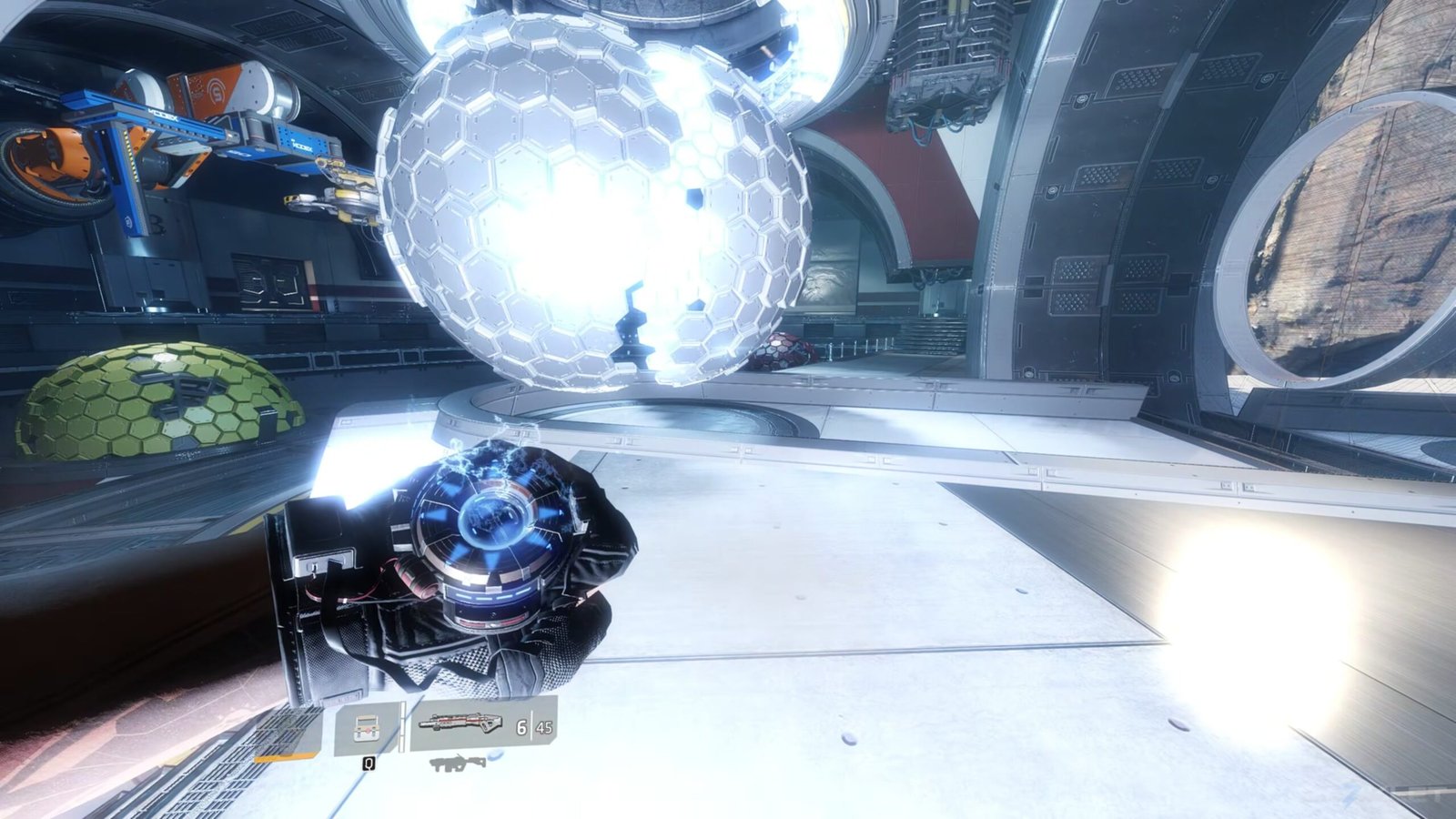Select the equipped shotgun weapon slot

(x=460, y=724)
